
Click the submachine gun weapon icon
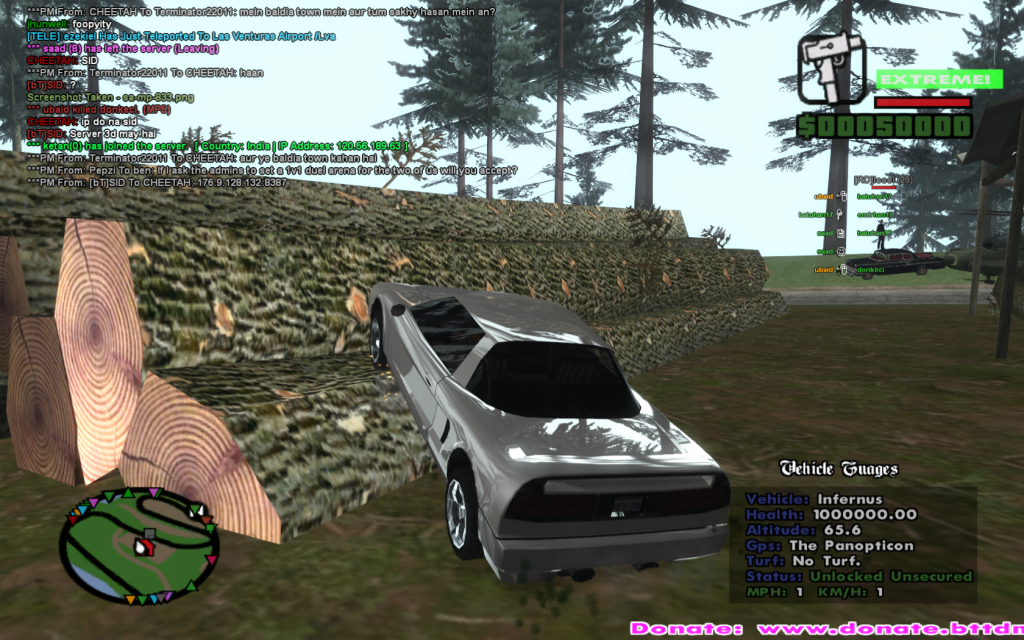tap(830, 69)
